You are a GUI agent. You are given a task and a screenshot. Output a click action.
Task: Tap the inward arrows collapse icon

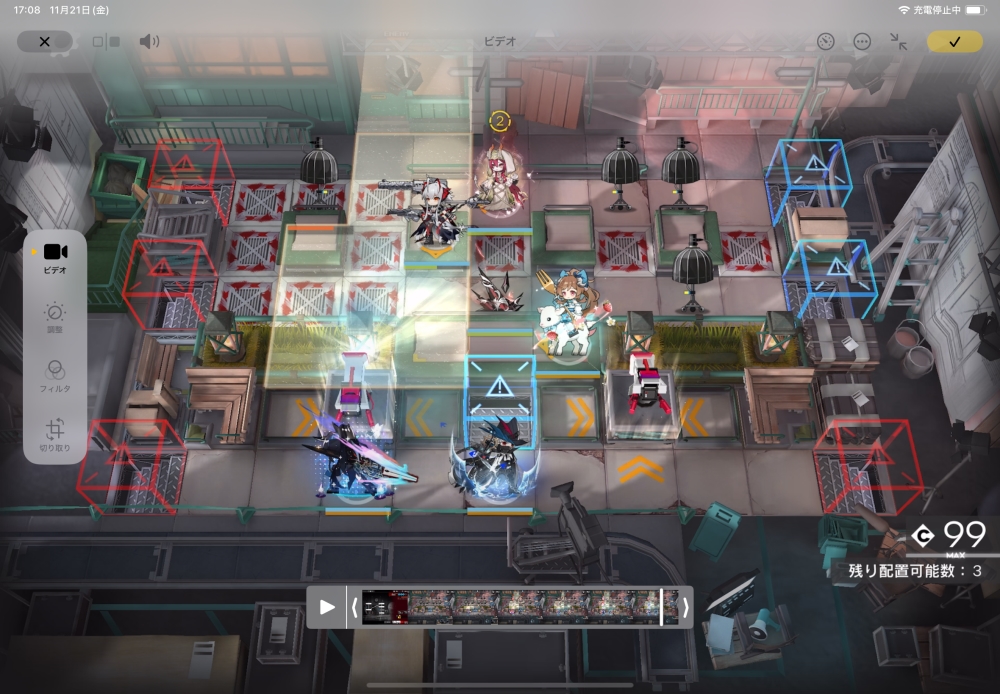(x=898, y=41)
